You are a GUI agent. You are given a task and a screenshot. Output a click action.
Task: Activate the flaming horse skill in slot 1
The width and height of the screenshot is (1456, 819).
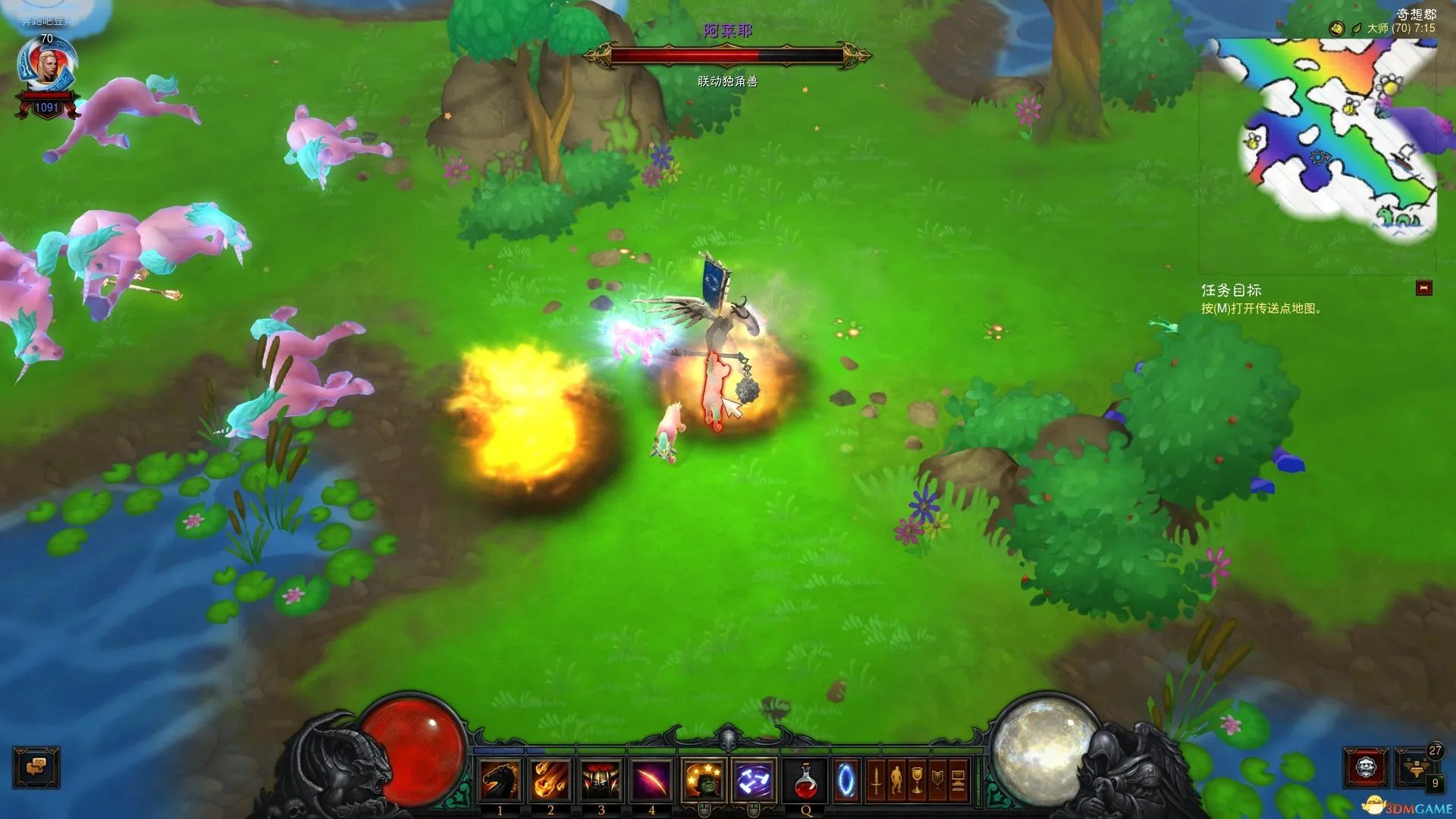pos(500,781)
